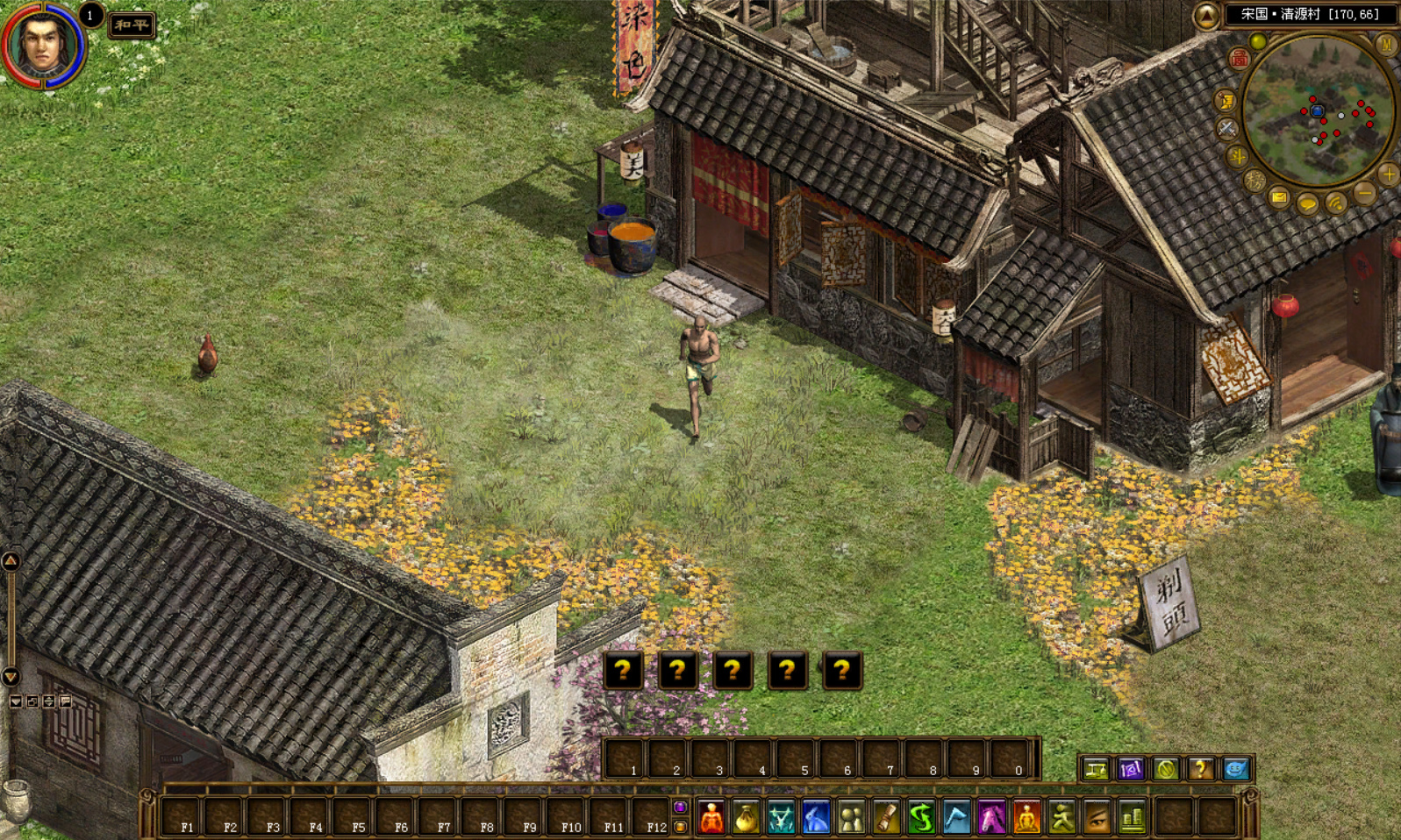Click the blue smiley face icon

tap(1235, 769)
